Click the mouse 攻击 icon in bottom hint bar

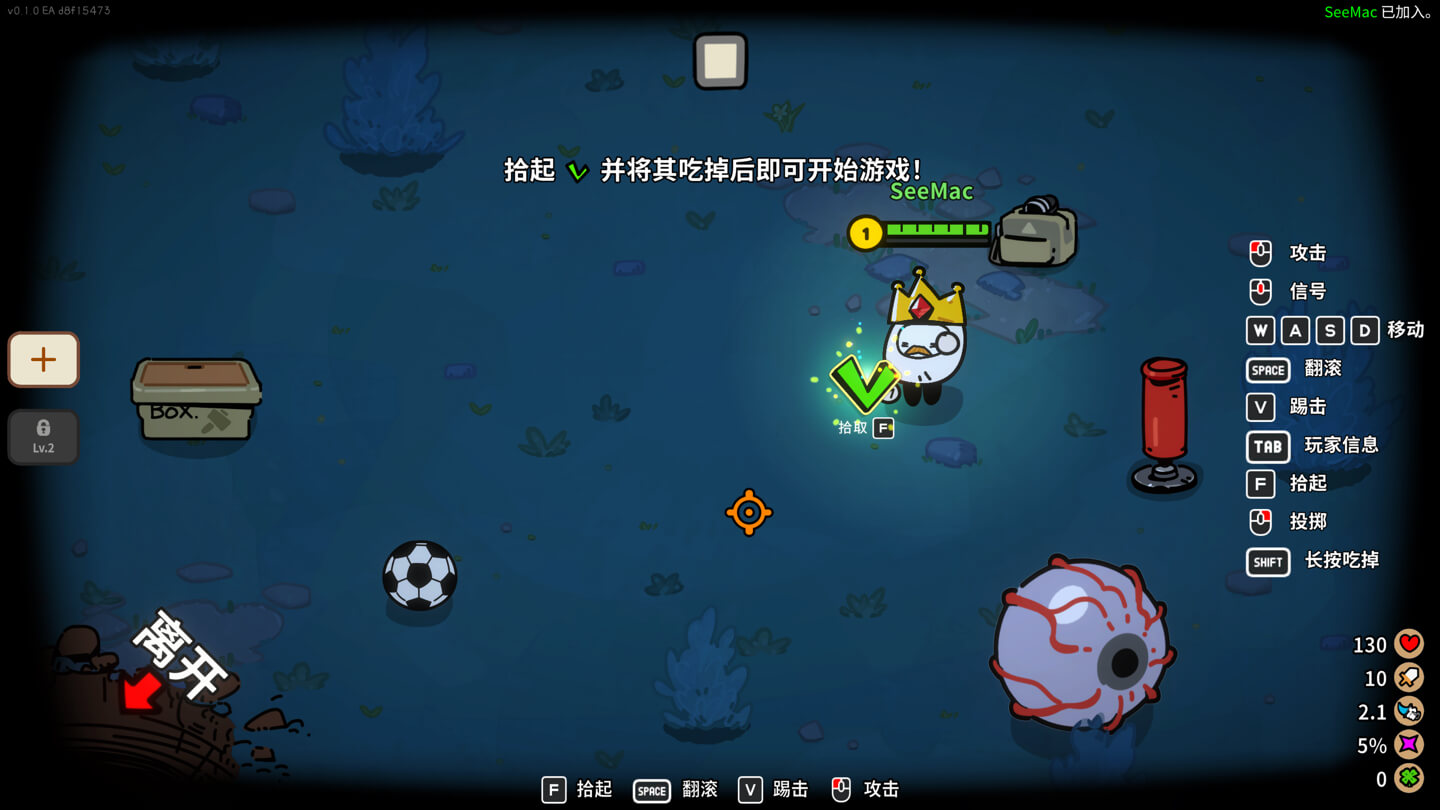click(840, 789)
